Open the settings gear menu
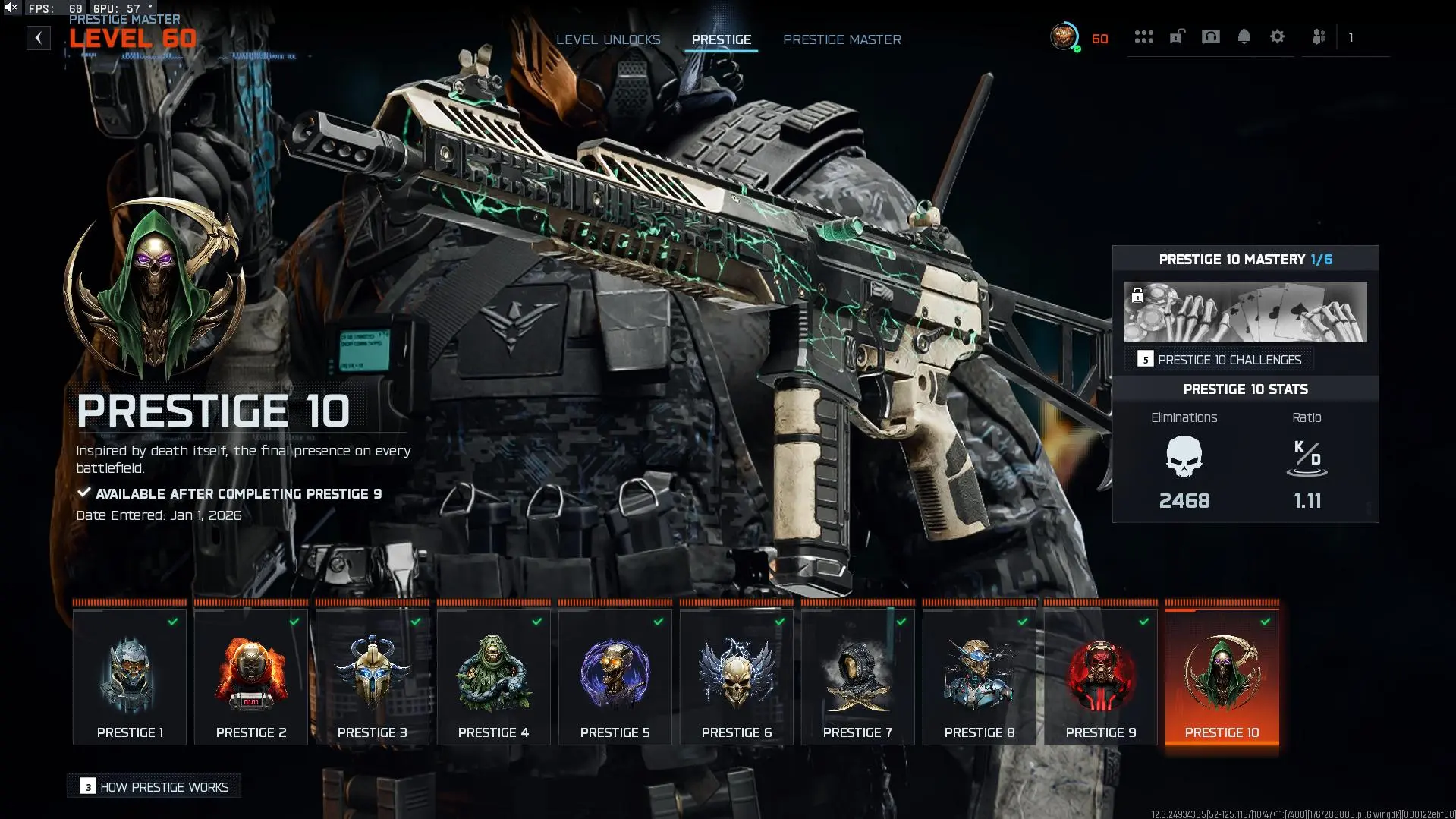Screen dimensions: 1456x819 point(1278,36)
